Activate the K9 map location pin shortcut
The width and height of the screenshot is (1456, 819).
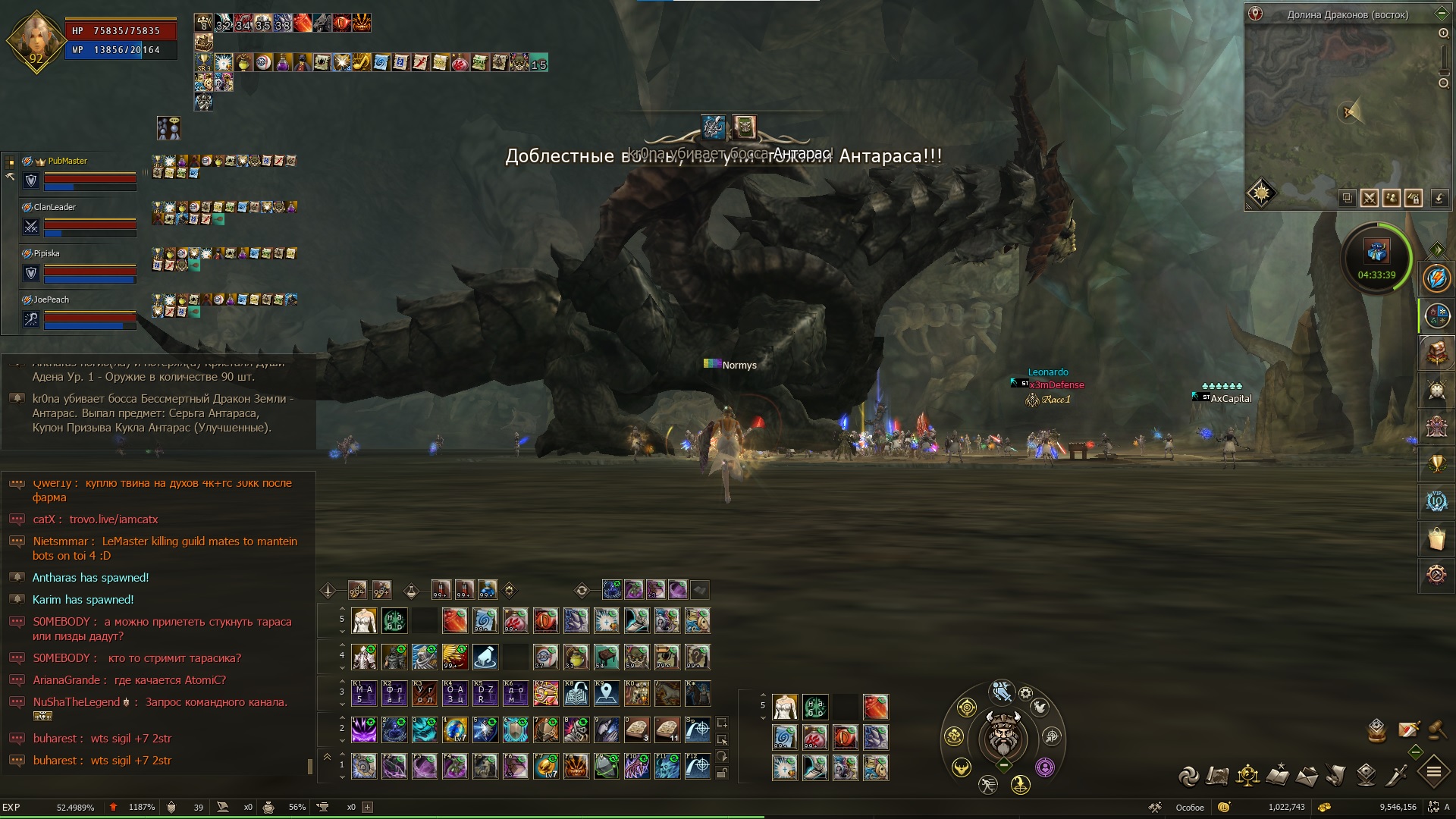tap(607, 693)
